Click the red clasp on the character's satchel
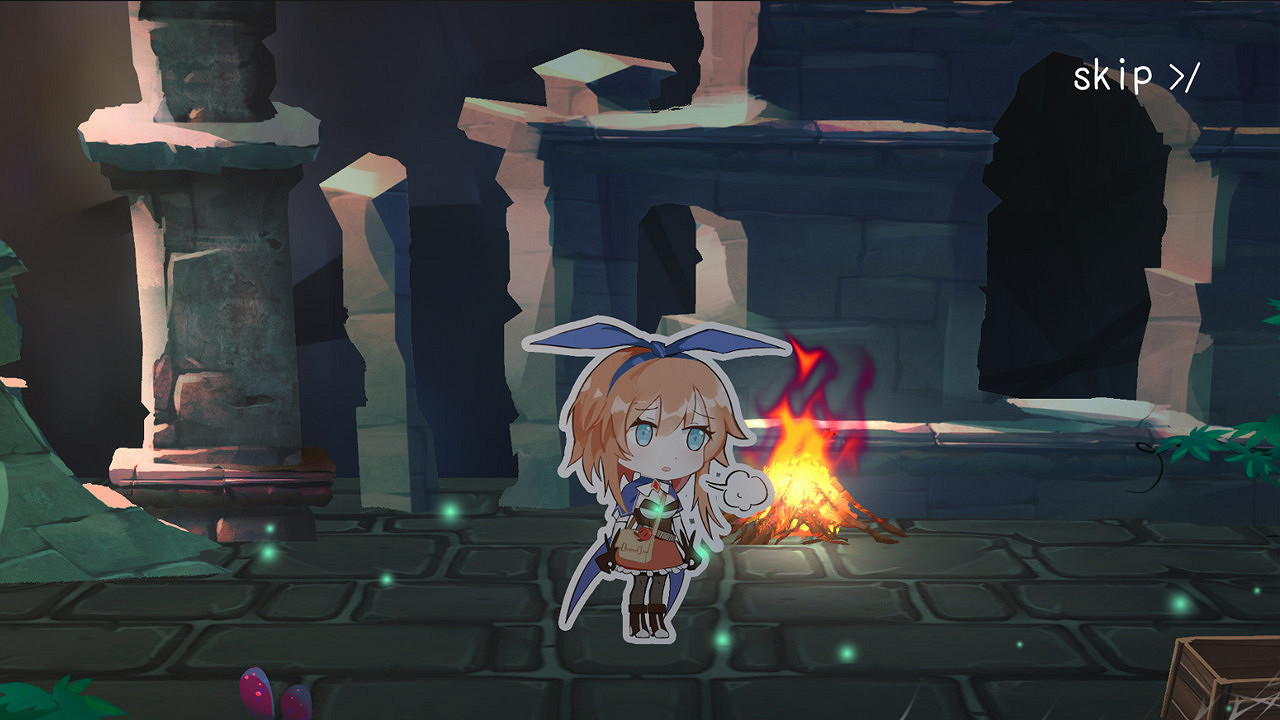Image resolution: width=1280 pixels, height=720 pixels. click(645, 534)
